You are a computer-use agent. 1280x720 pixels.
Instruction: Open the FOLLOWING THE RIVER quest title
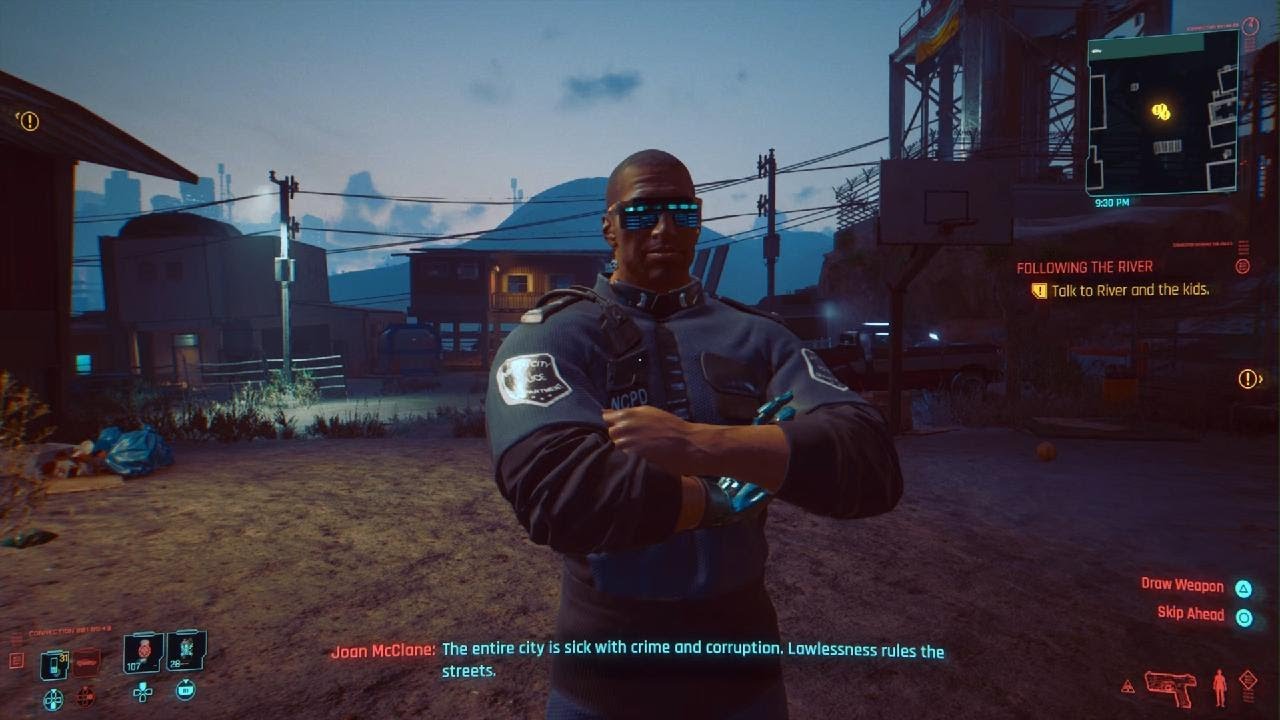(1083, 267)
